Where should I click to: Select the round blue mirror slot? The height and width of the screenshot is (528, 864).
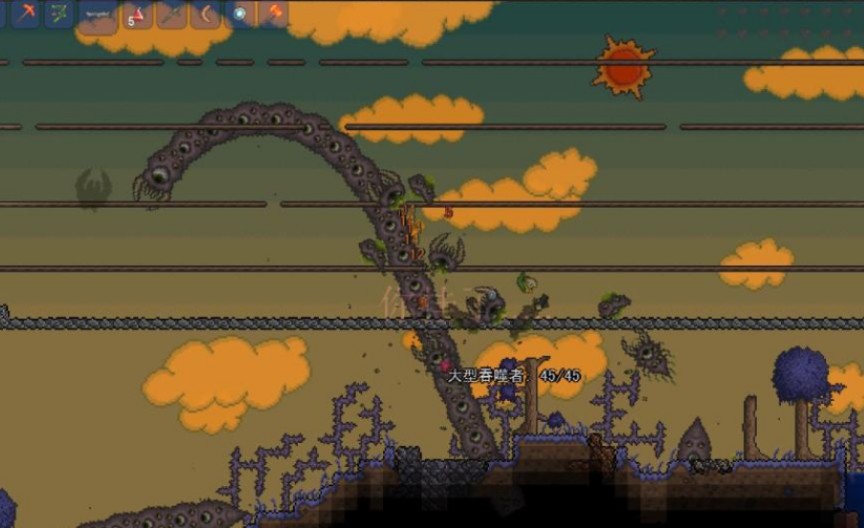point(241,13)
